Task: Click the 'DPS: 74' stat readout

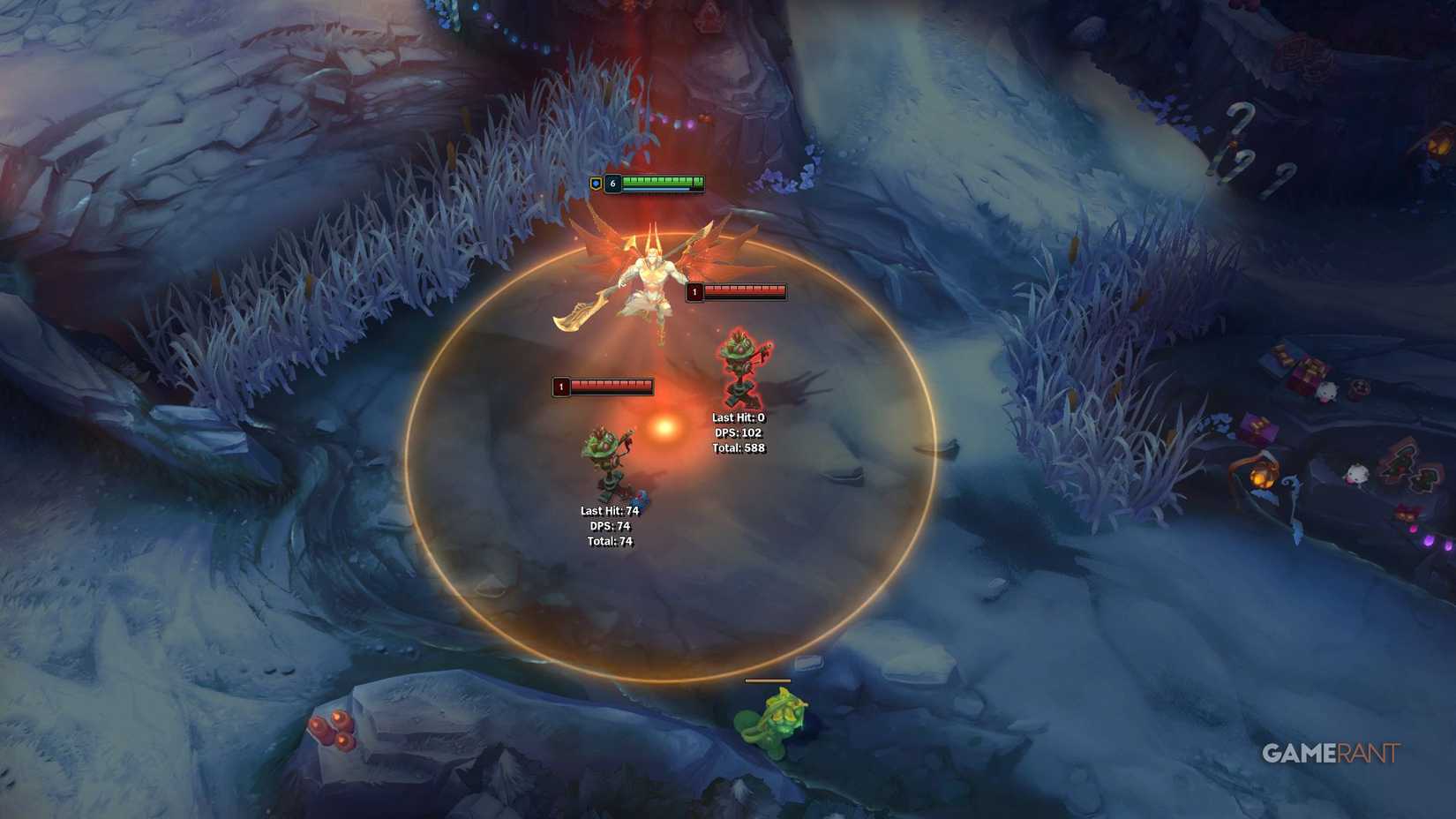Action: click(x=609, y=524)
